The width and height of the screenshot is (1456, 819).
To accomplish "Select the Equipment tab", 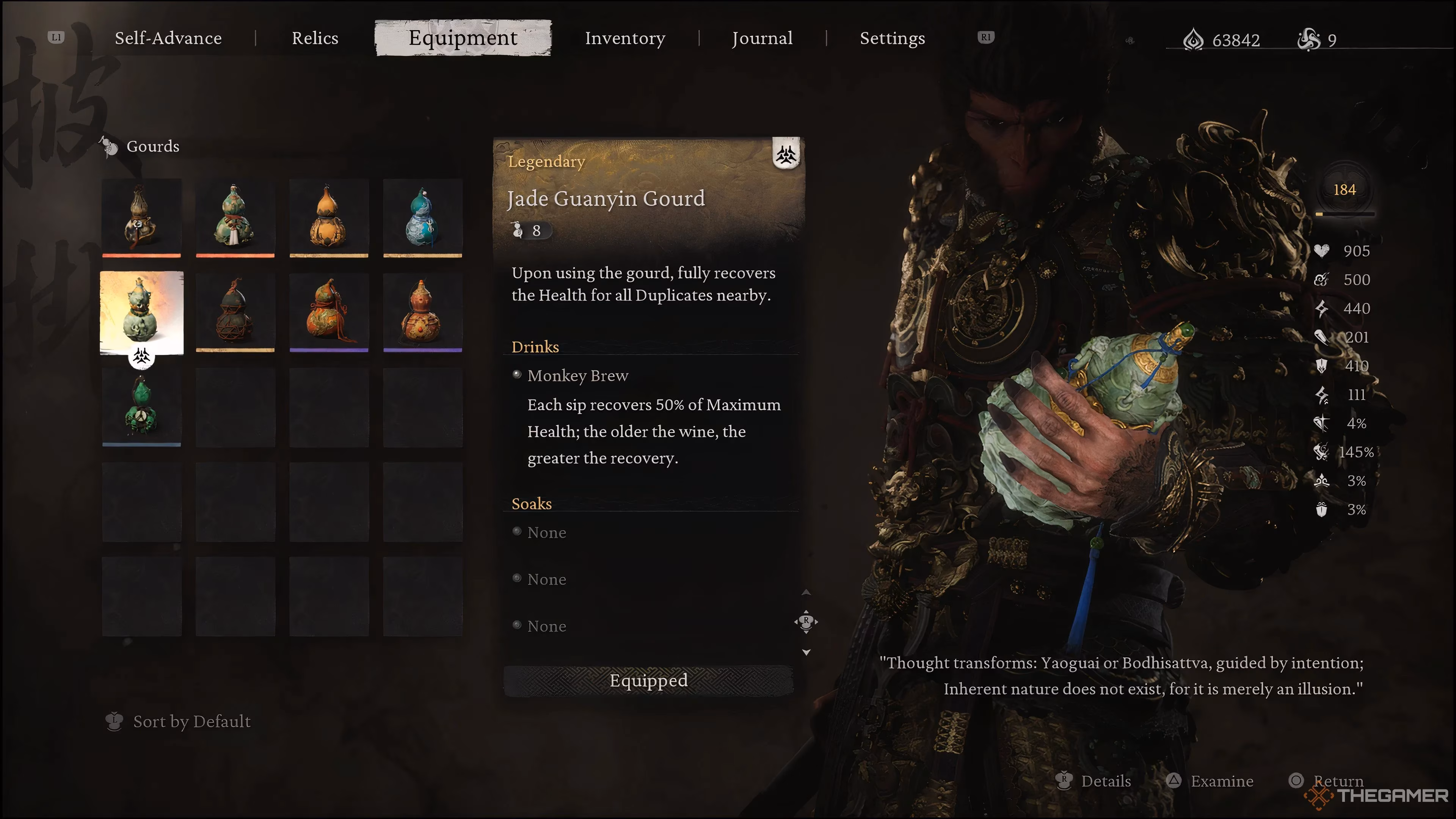I will [462, 38].
